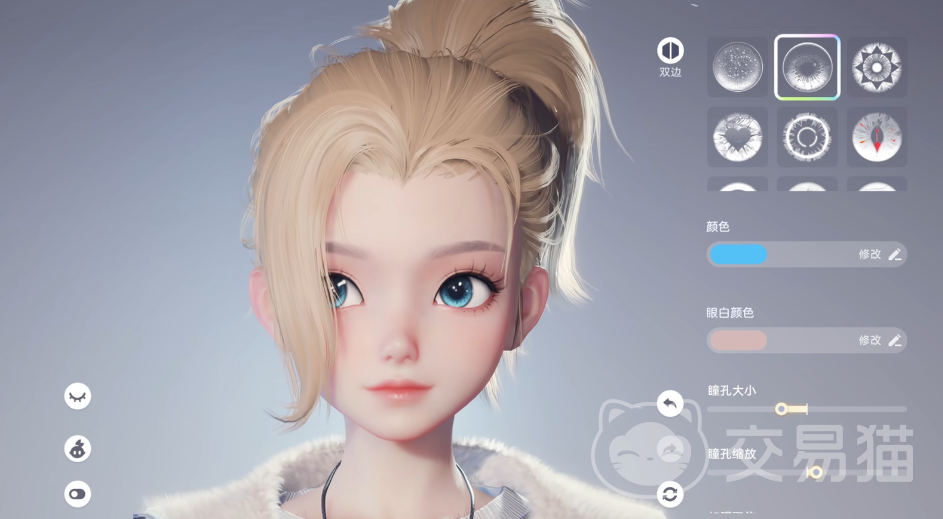The height and width of the screenshot is (519, 943).
Task: Click the blue eye color swatch
Action: click(738, 254)
